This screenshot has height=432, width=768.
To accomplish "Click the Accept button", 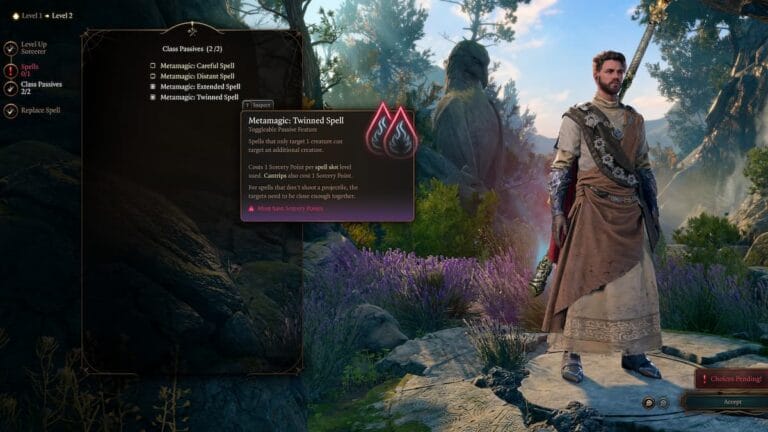I will (x=732, y=402).
